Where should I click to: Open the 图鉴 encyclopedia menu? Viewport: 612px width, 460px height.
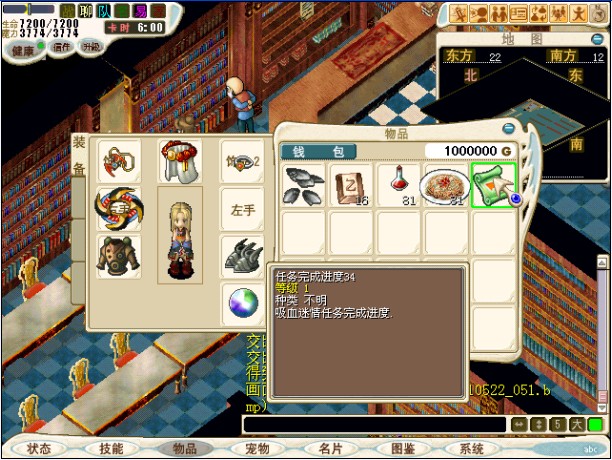(x=402, y=449)
